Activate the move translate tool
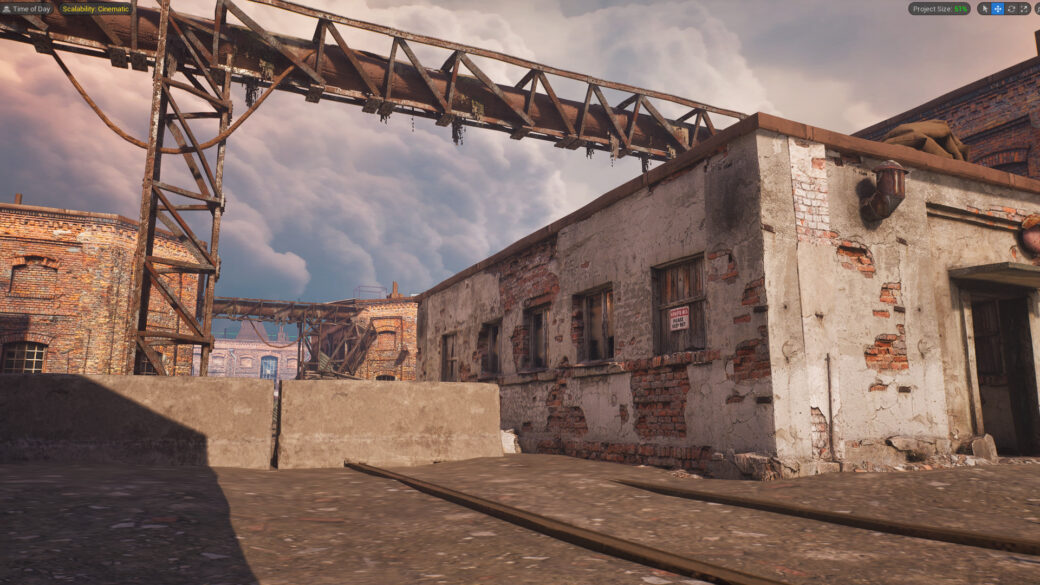 click(x=997, y=9)
